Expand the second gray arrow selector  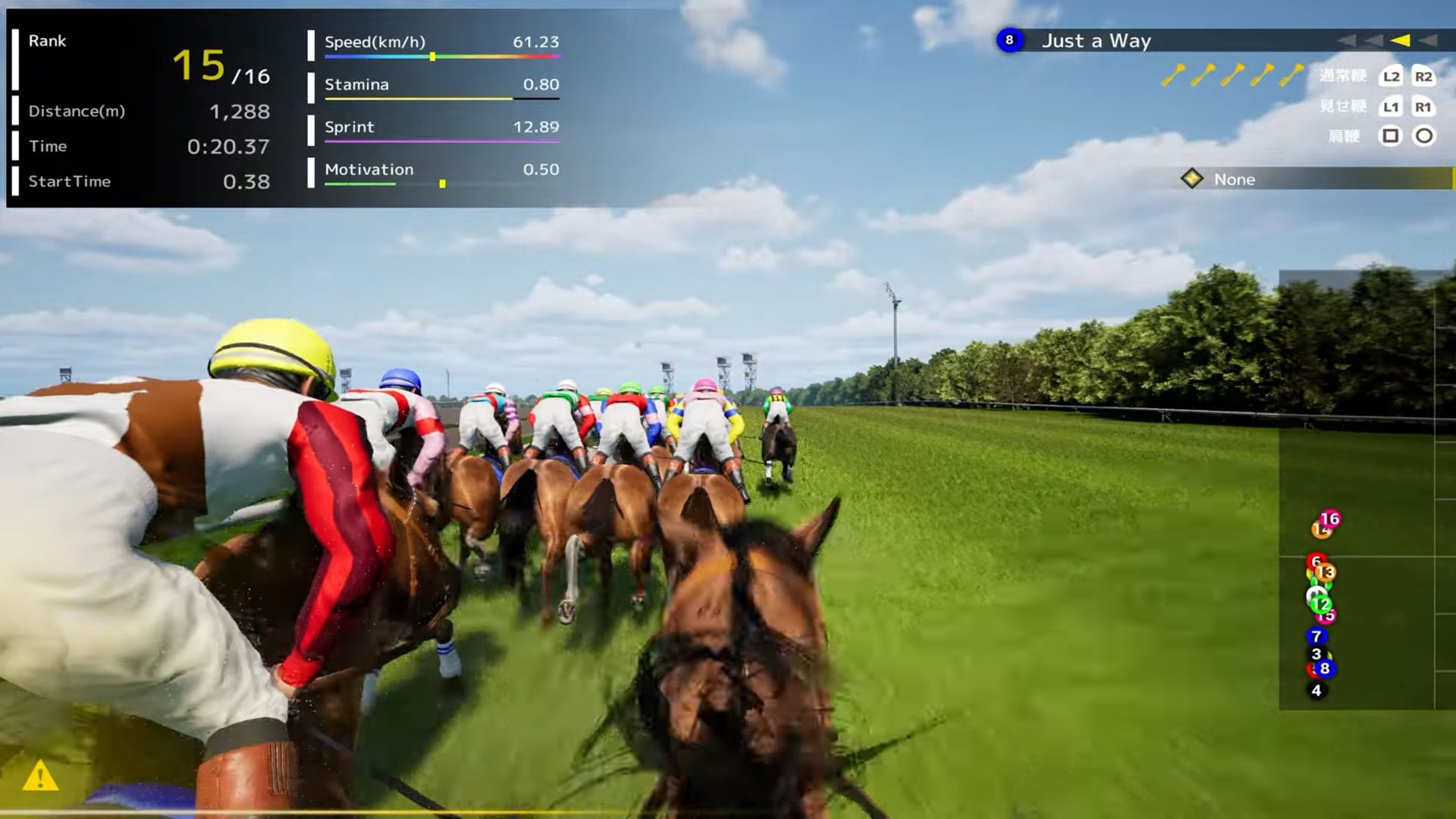[x=1373, y=40]
